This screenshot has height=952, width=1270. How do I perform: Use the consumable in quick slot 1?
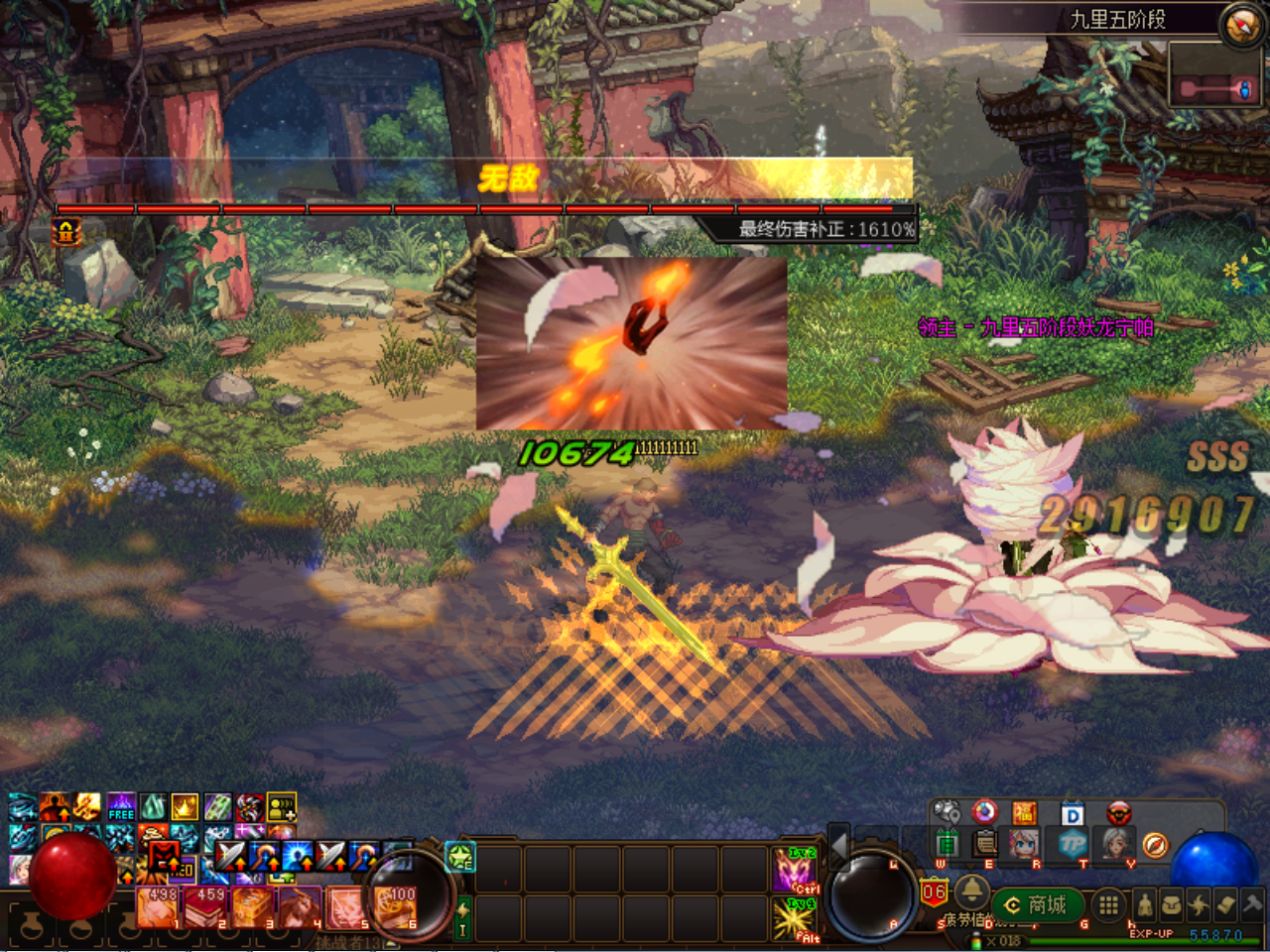157,907
